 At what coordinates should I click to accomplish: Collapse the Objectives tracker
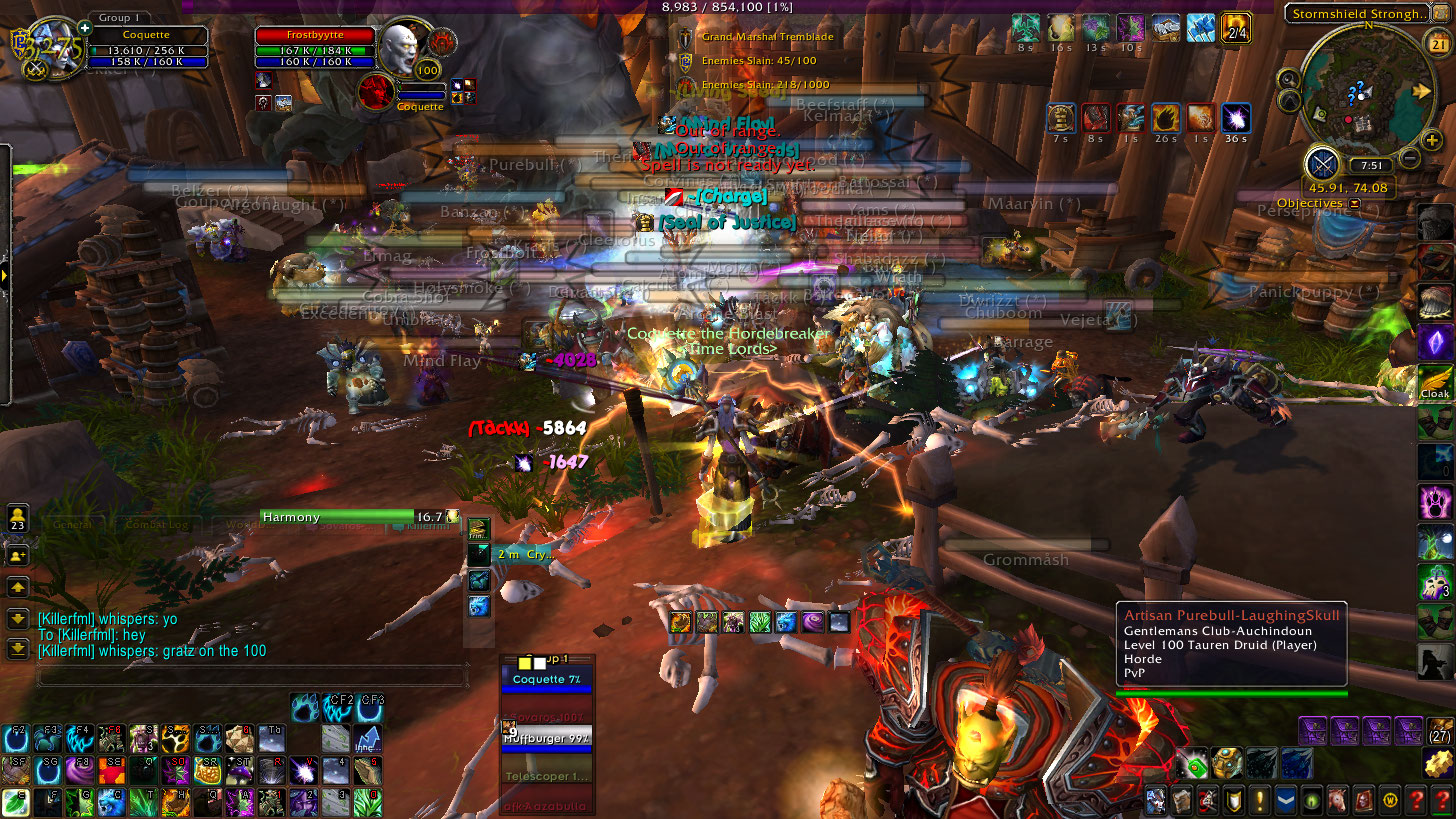(x=1354, y=203)
